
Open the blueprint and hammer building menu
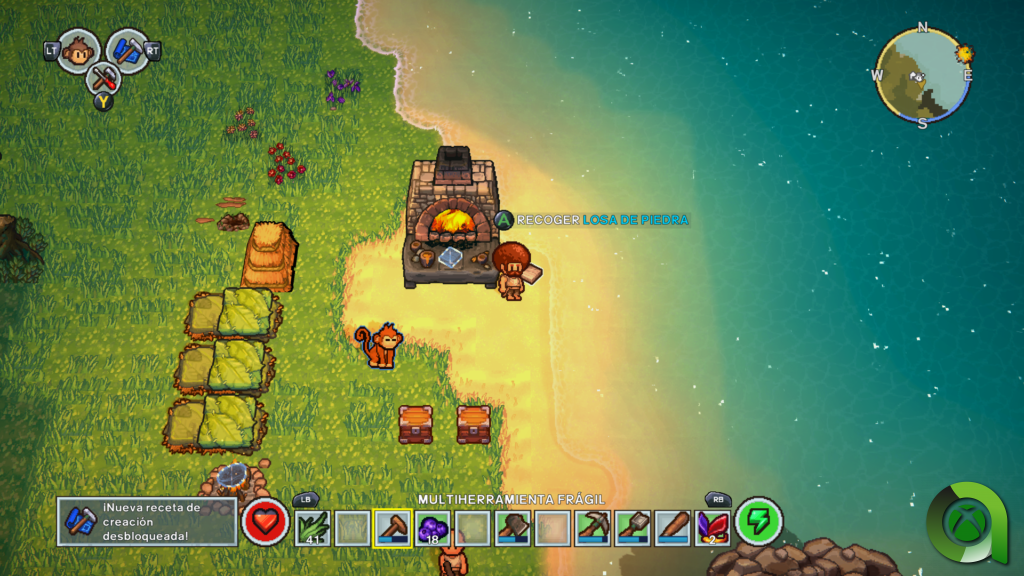coord(127,50)
